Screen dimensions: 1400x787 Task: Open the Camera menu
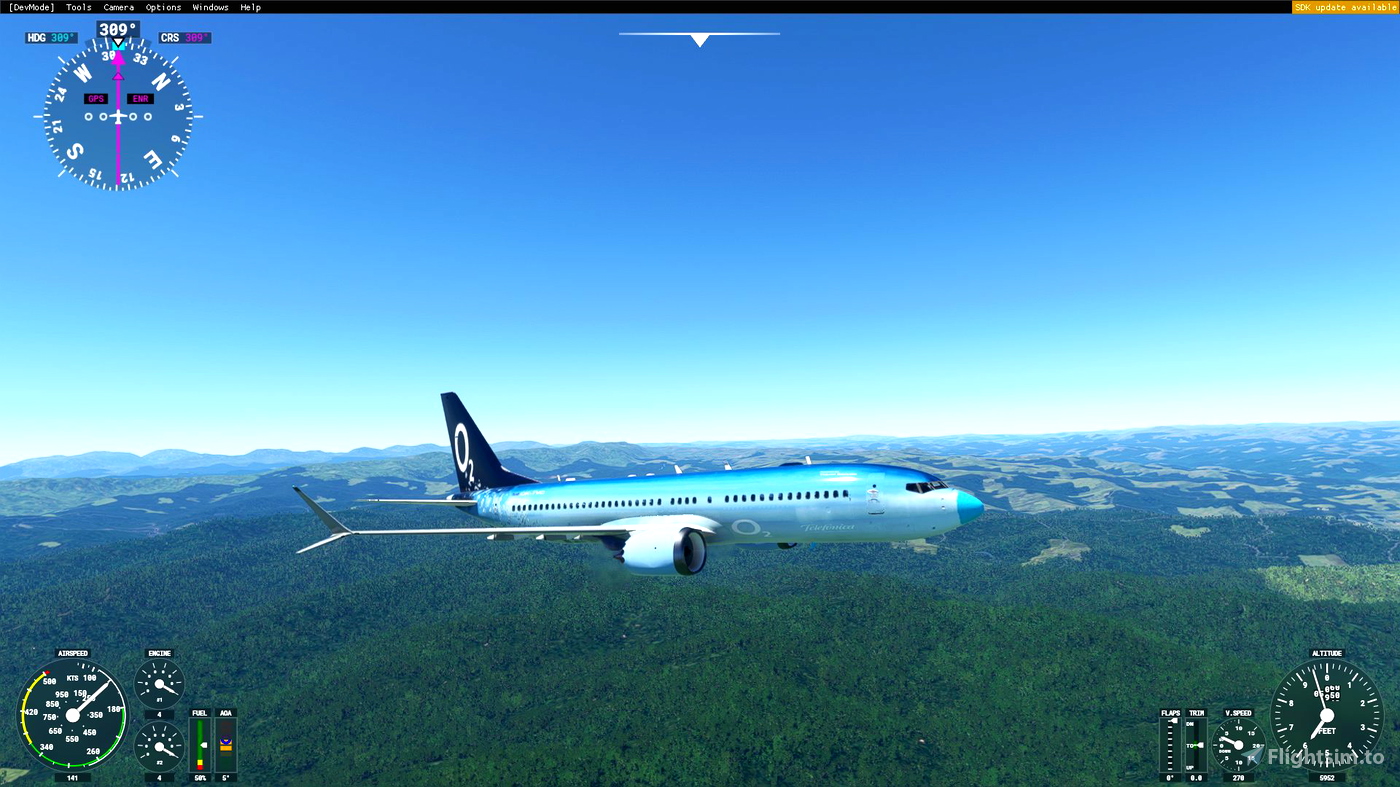[x=118, y=6]
